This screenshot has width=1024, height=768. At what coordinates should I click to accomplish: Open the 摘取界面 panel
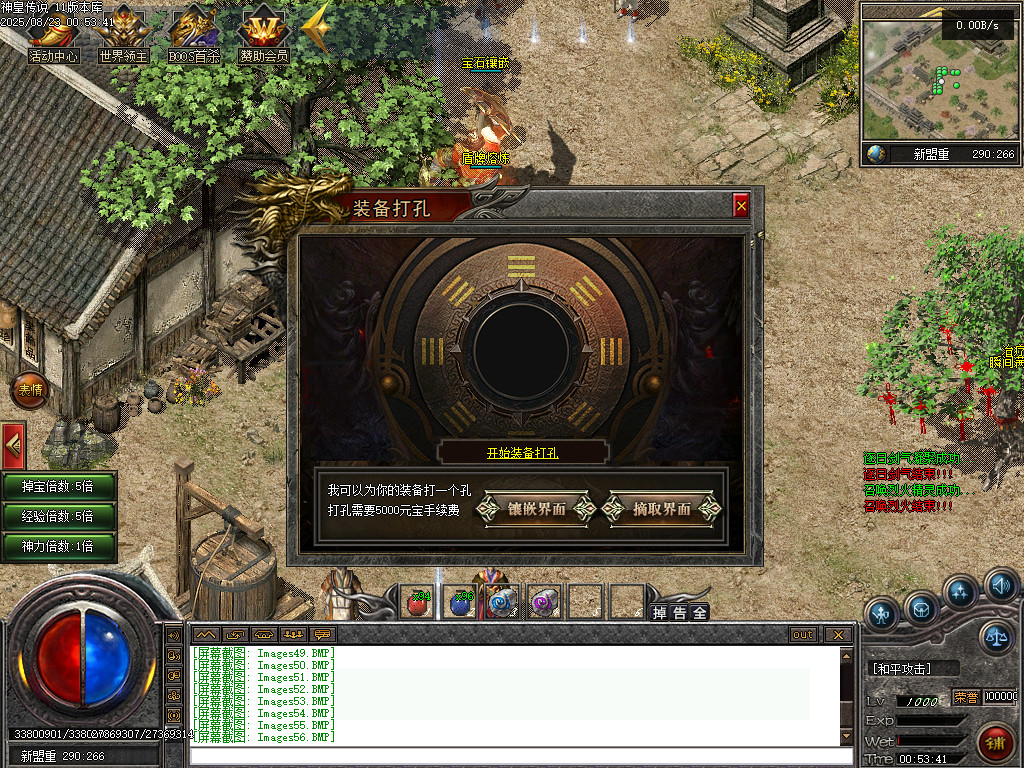coord(662,509)
